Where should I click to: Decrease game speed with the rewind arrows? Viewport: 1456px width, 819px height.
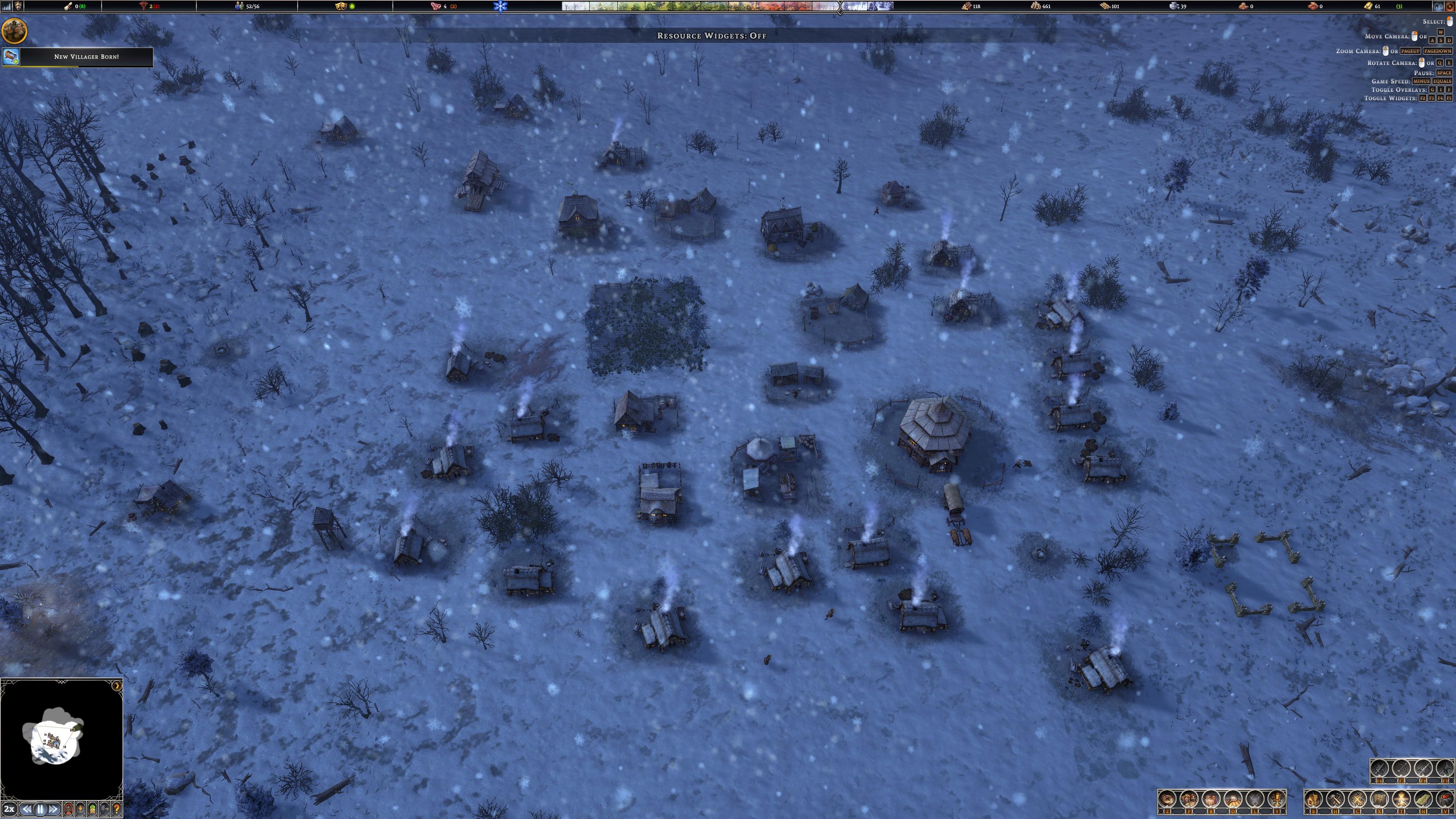click(x=27, y=809)
